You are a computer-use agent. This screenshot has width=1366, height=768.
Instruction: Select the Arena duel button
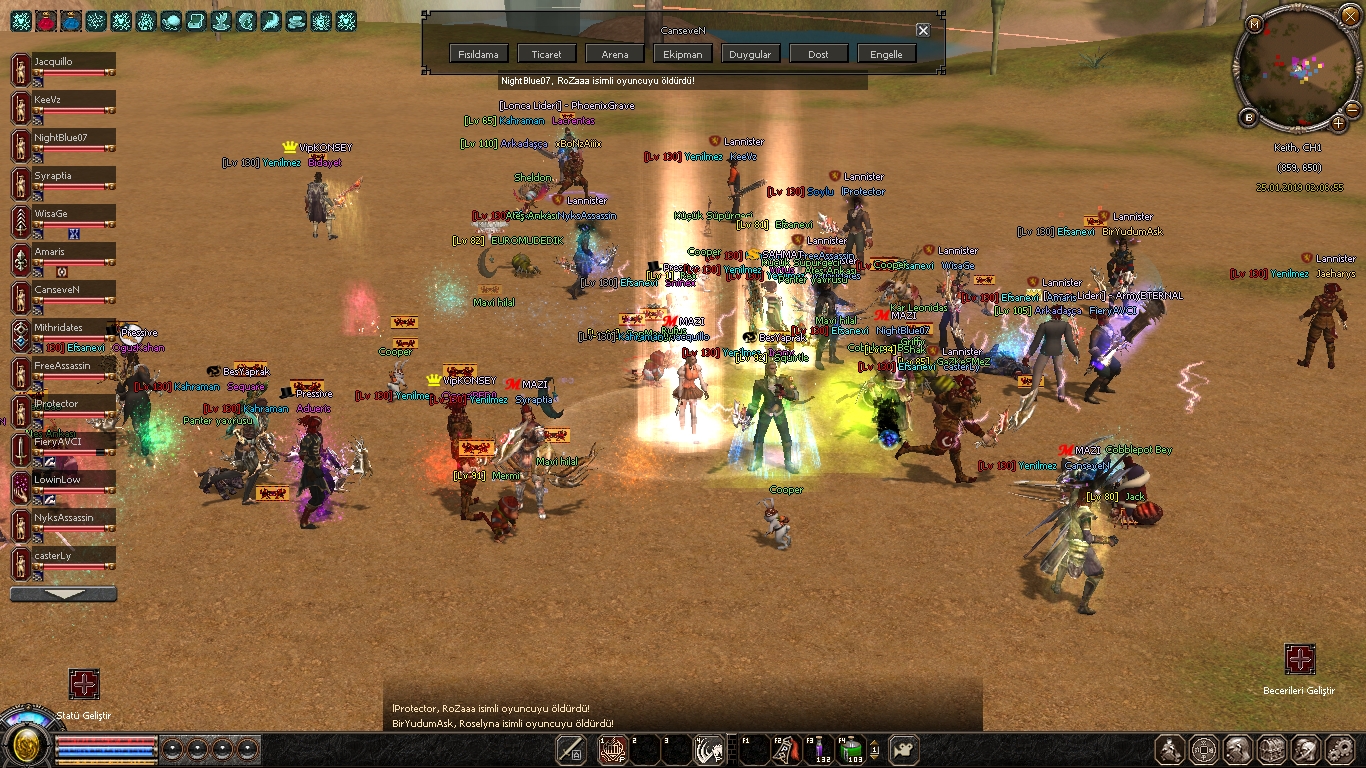click(x=615, y=54)
